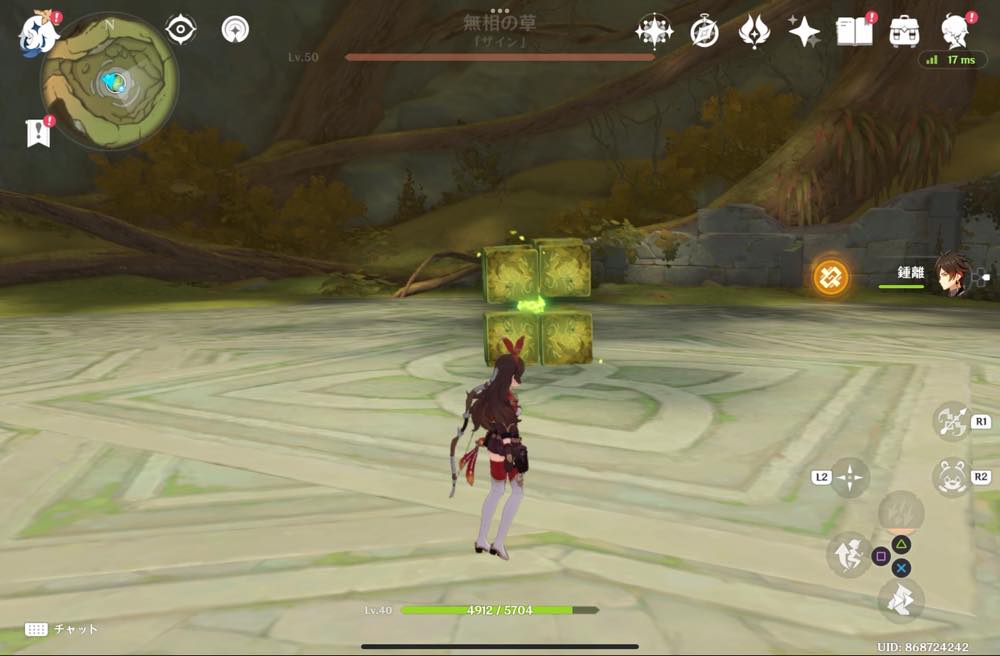Open the character profile head icon

[955, 31]
